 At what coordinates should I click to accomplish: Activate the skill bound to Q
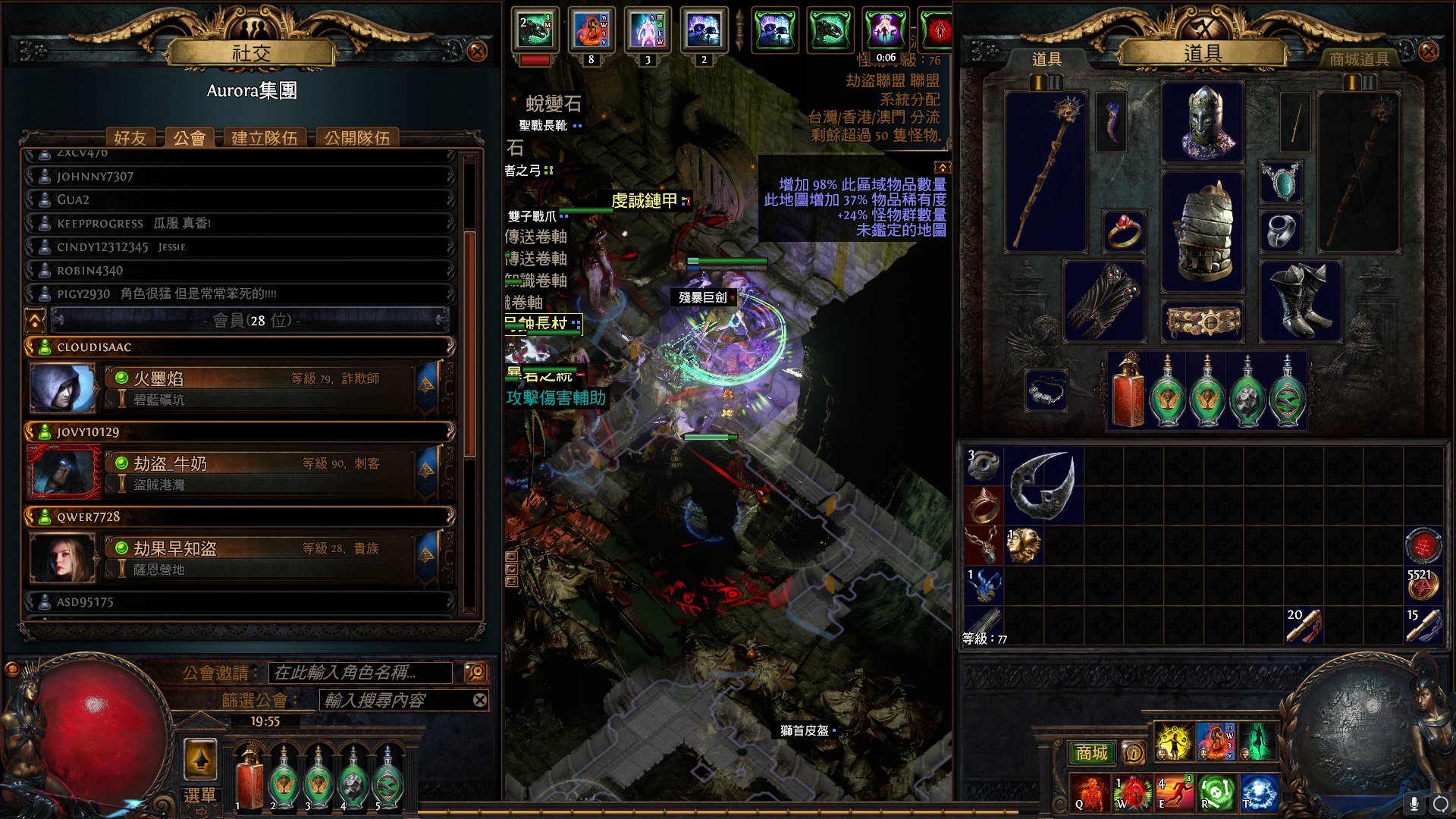coord(1089,792)
